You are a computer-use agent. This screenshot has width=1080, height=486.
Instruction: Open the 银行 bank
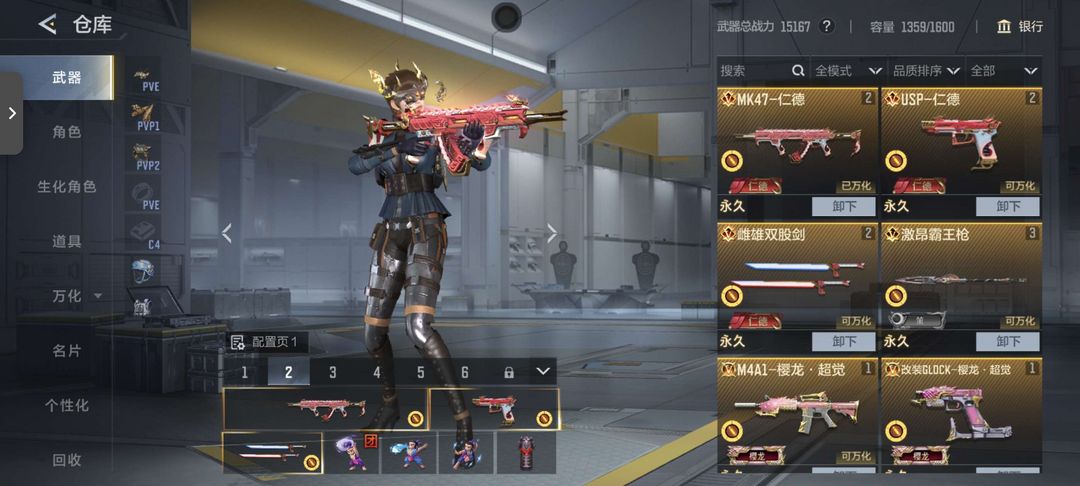pos(1019,27)
